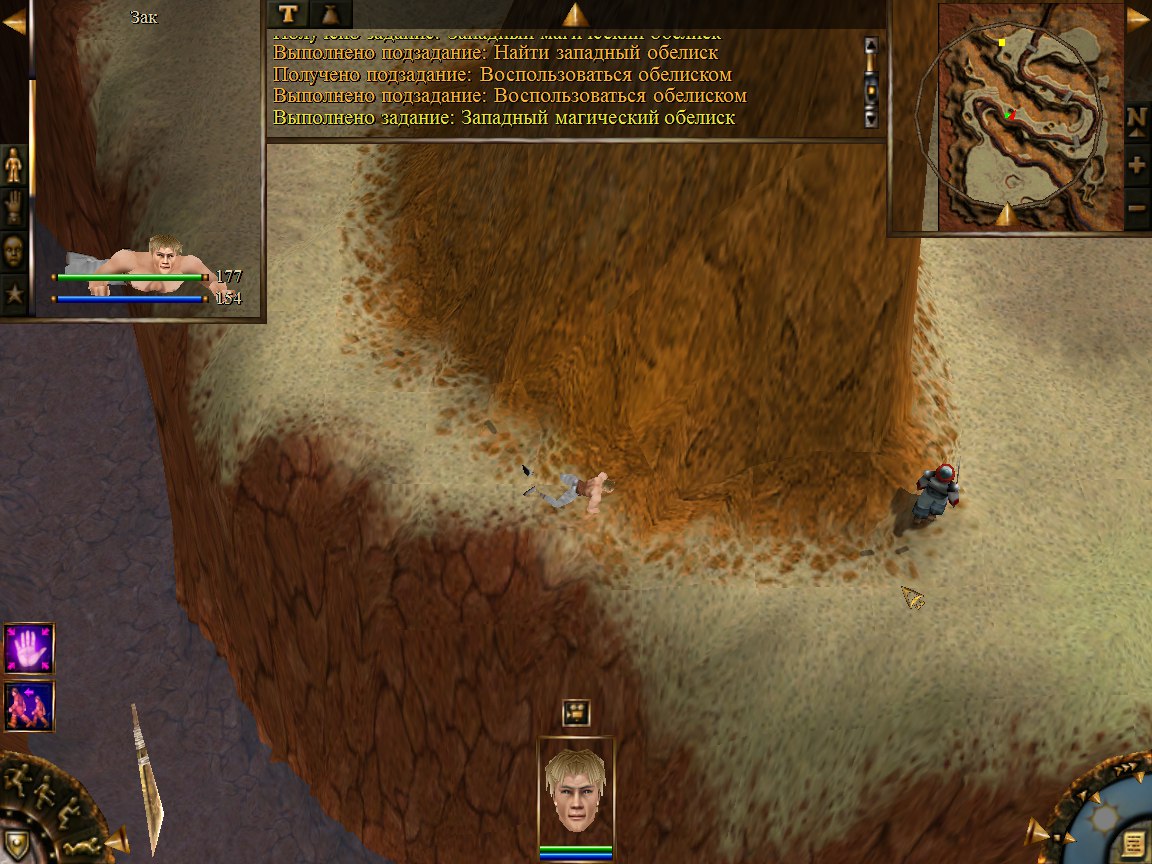Toggle the N north-orientation button
The width and height of the screenshot is (1152, 864).
coord(1137,119)
